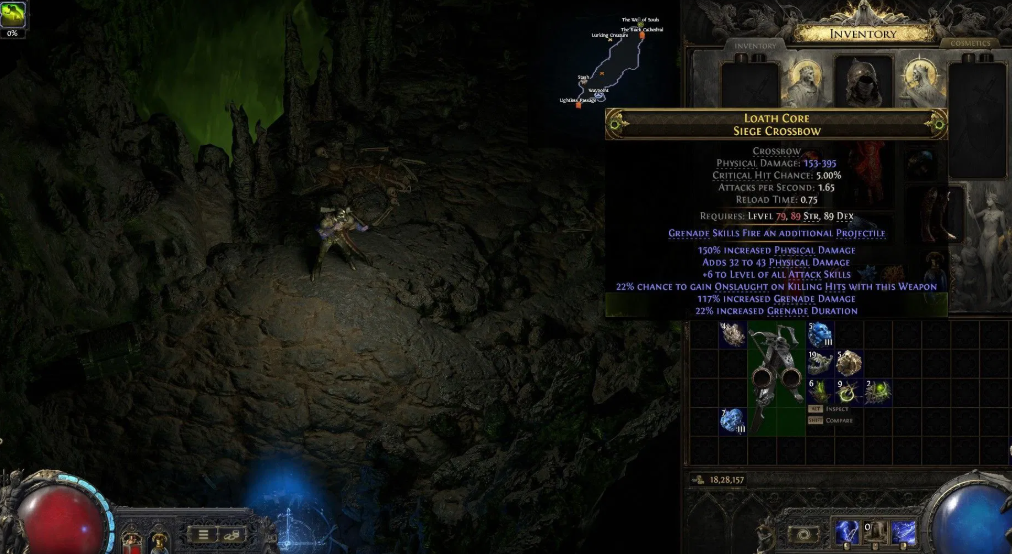The width and height of the screenshot is (1012, 554).
Task: Activate the rightmost blue skill icon
Action: click(904, 532)
